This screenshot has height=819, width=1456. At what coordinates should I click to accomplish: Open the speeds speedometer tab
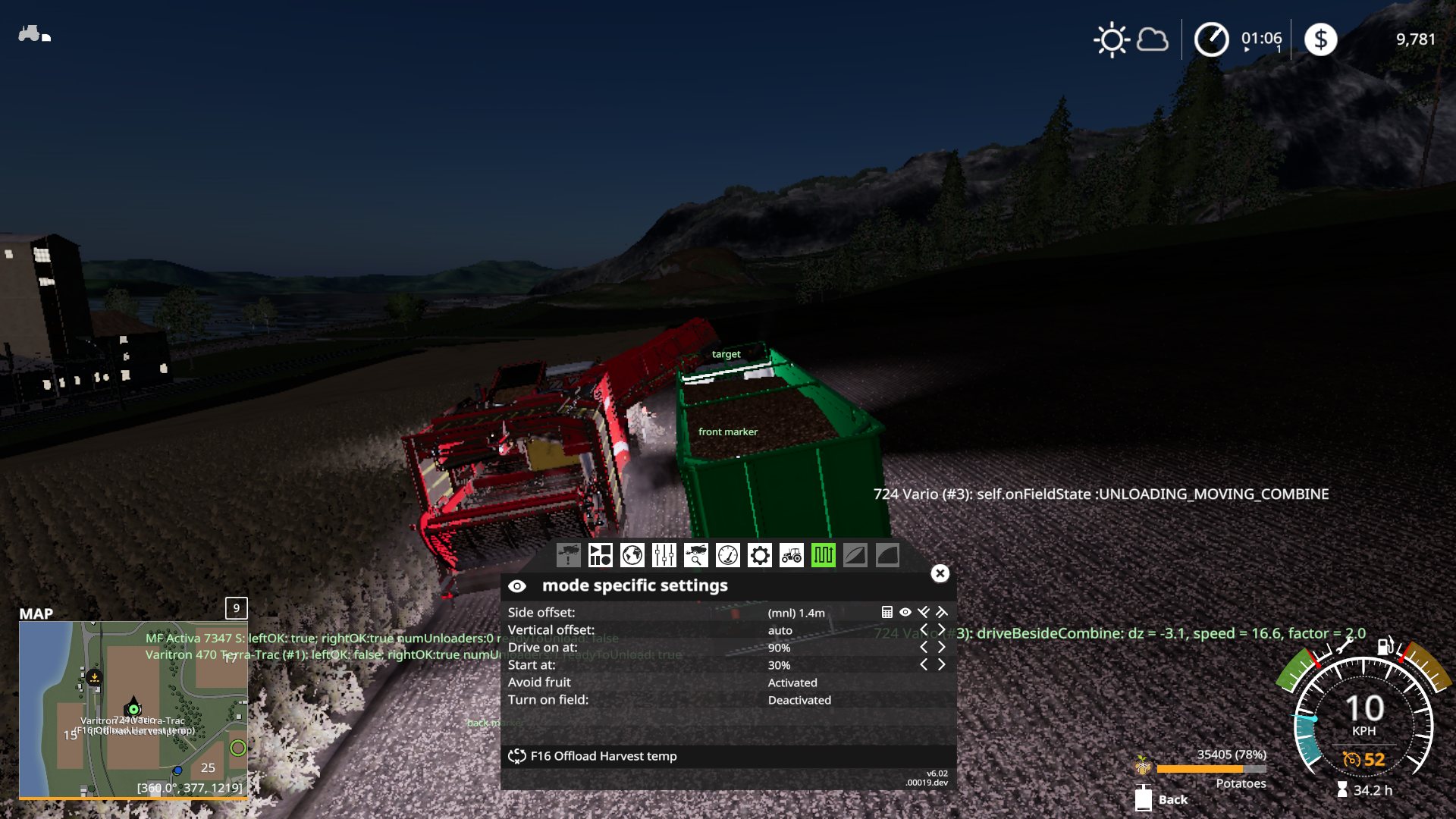[728, 555]
